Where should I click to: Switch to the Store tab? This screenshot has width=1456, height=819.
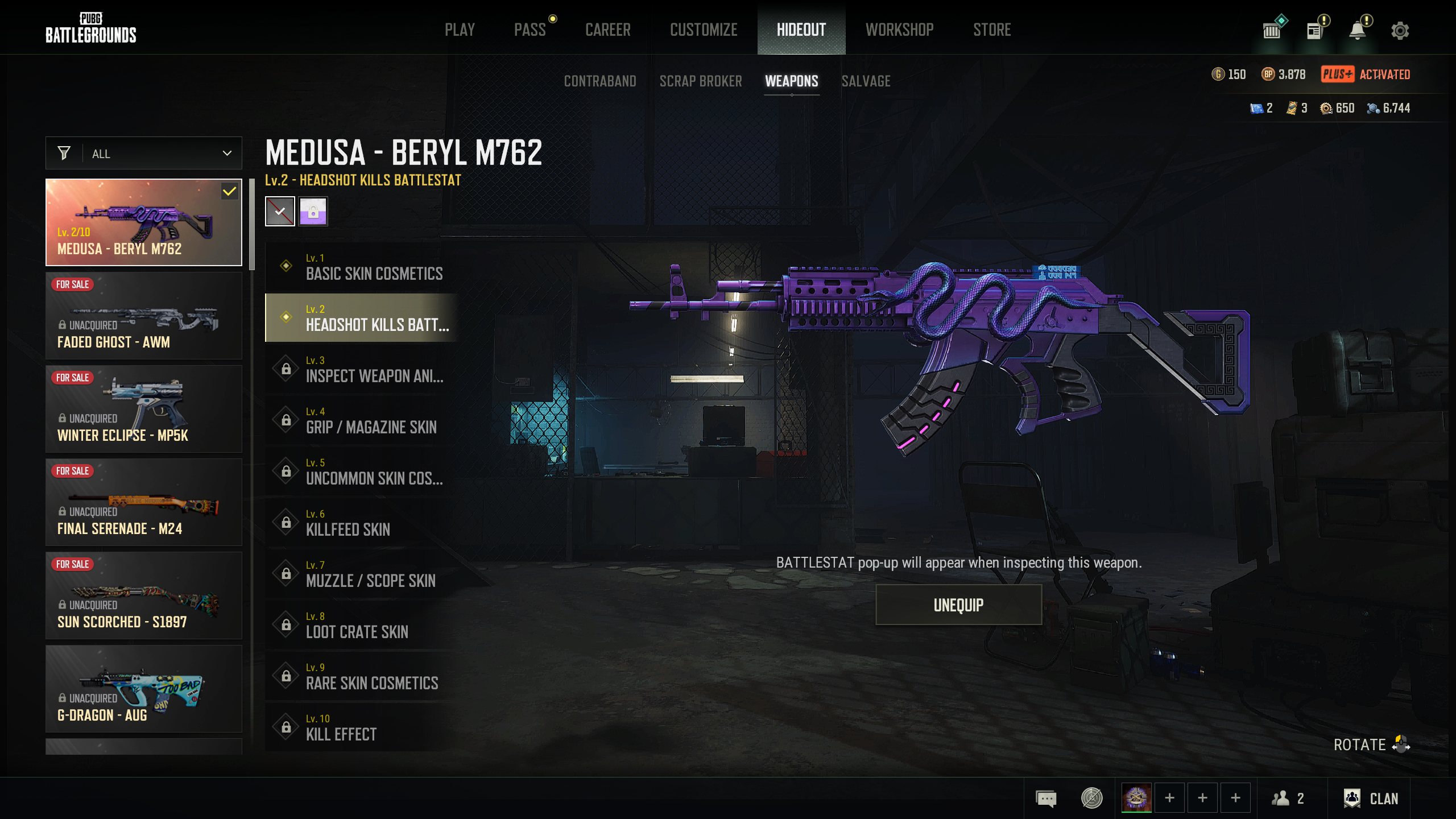click(x=991, y=30)
